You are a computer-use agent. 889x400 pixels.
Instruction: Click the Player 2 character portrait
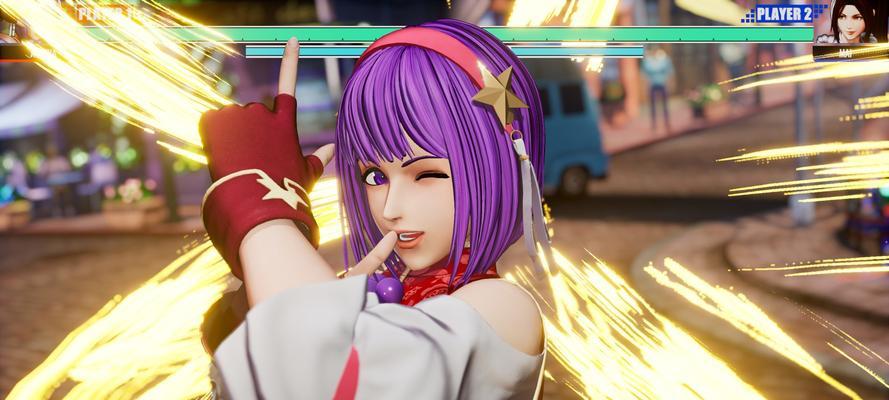pos(850,24)
